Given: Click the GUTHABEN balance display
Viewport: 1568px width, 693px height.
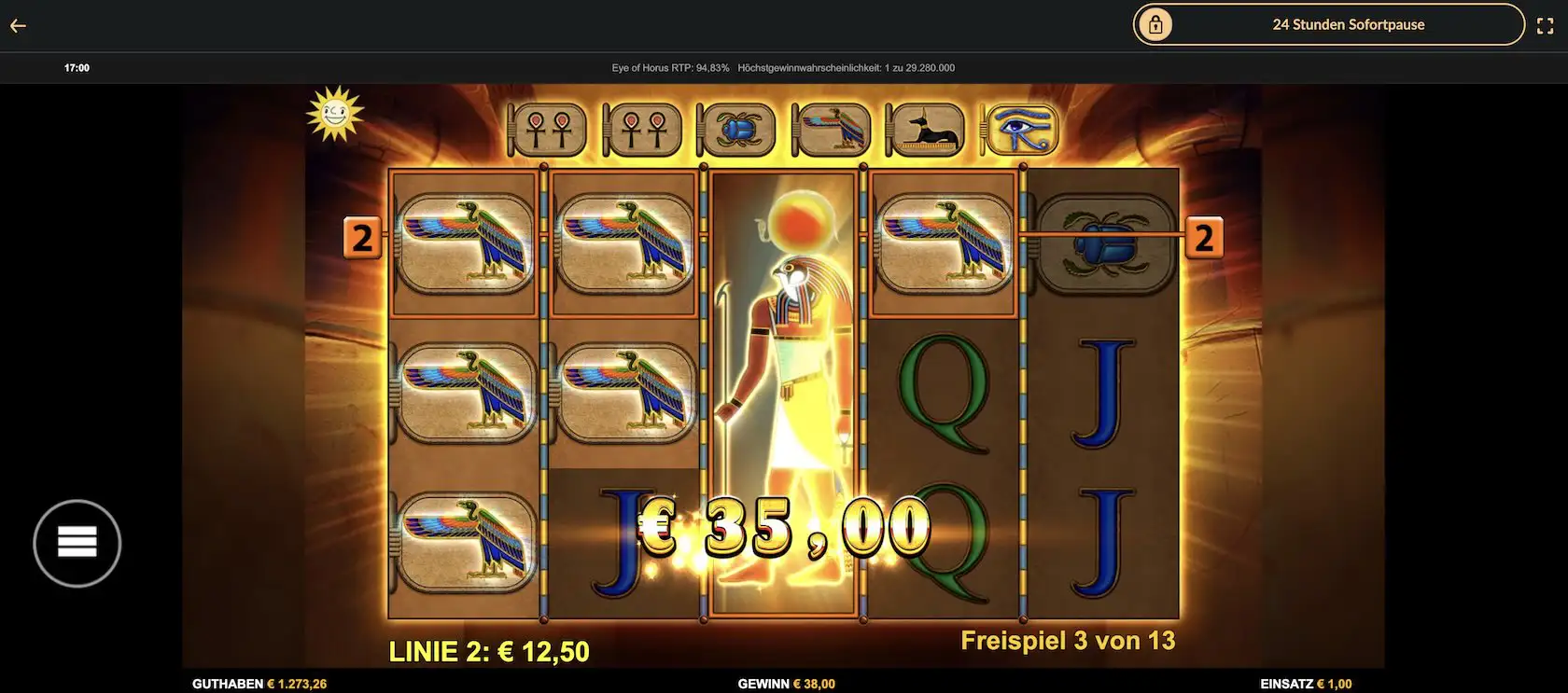Looking at the screenshot, I should (259, 683).
